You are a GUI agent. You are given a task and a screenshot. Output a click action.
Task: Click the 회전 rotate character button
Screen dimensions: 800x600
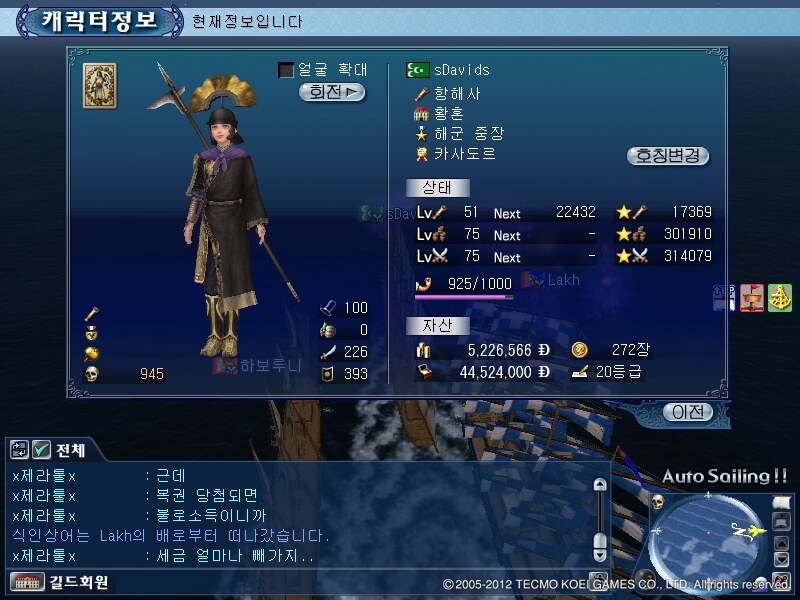332,92
